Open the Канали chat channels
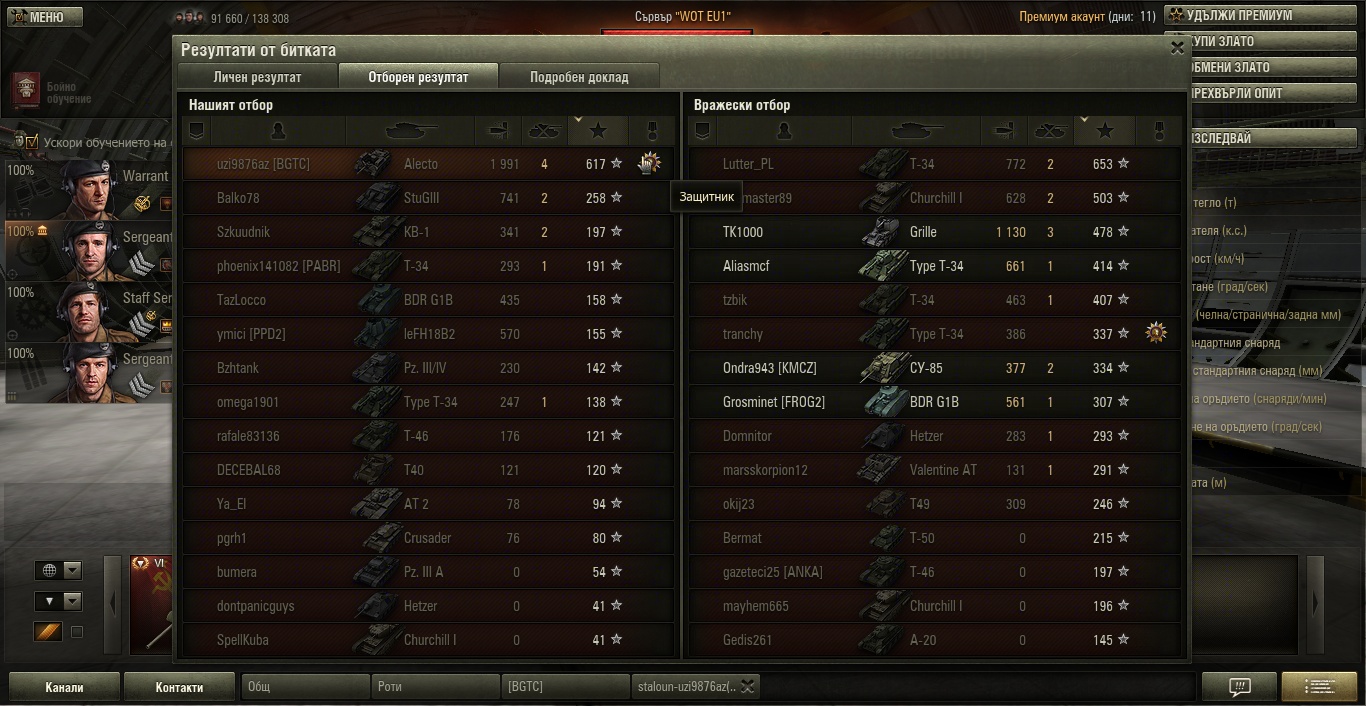Viewport: 1366px width, 706px height. pyautogui.click(x=64, y=687)
